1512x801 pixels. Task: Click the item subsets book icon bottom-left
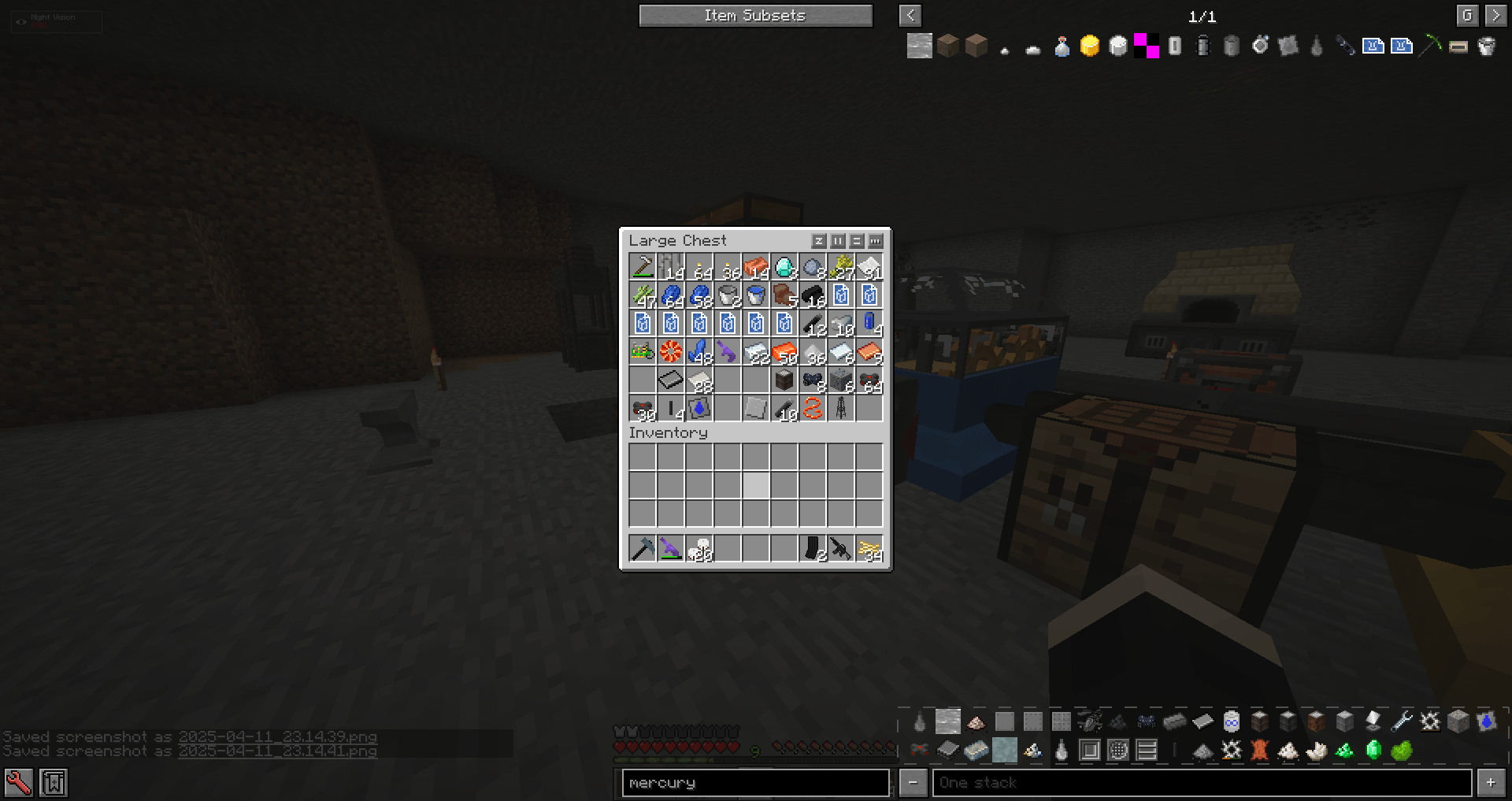[x=54, y=782]
